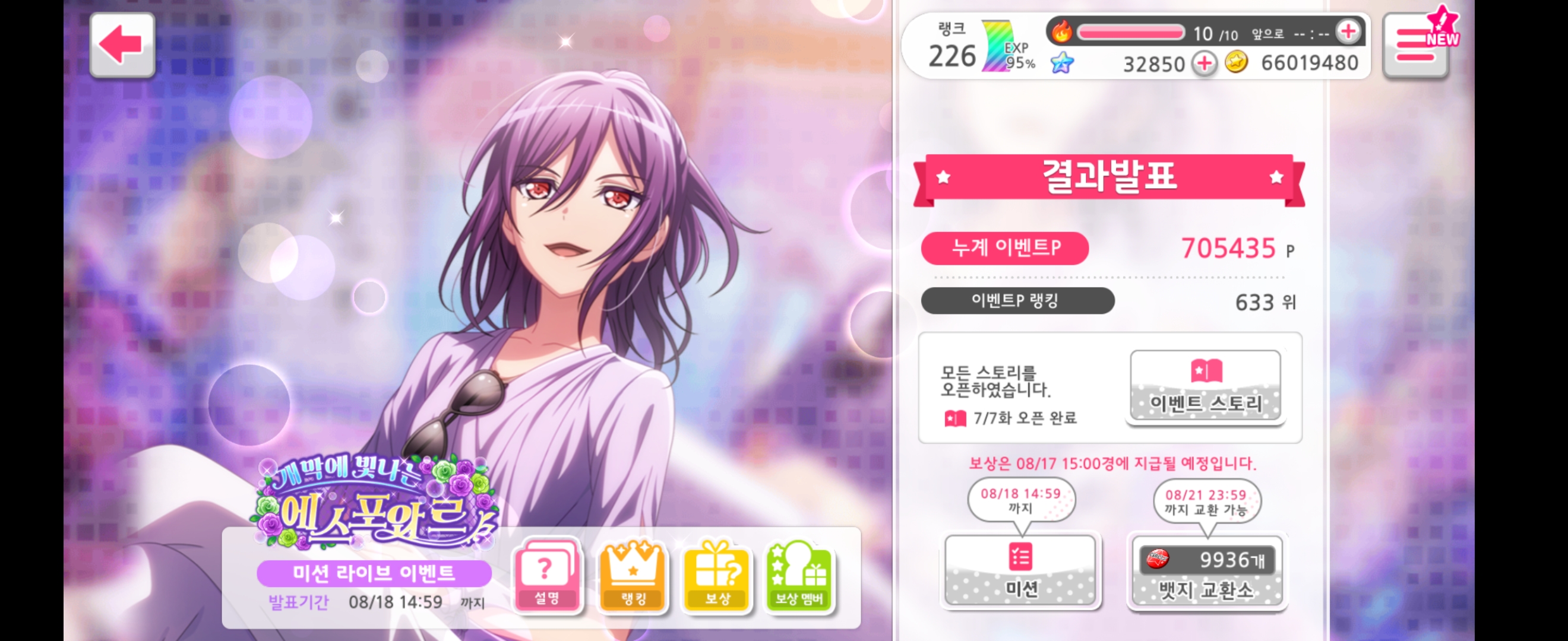Open the 이벤트 스토리 event story
Viewport: 1568px width, 641px height.
1205,386
